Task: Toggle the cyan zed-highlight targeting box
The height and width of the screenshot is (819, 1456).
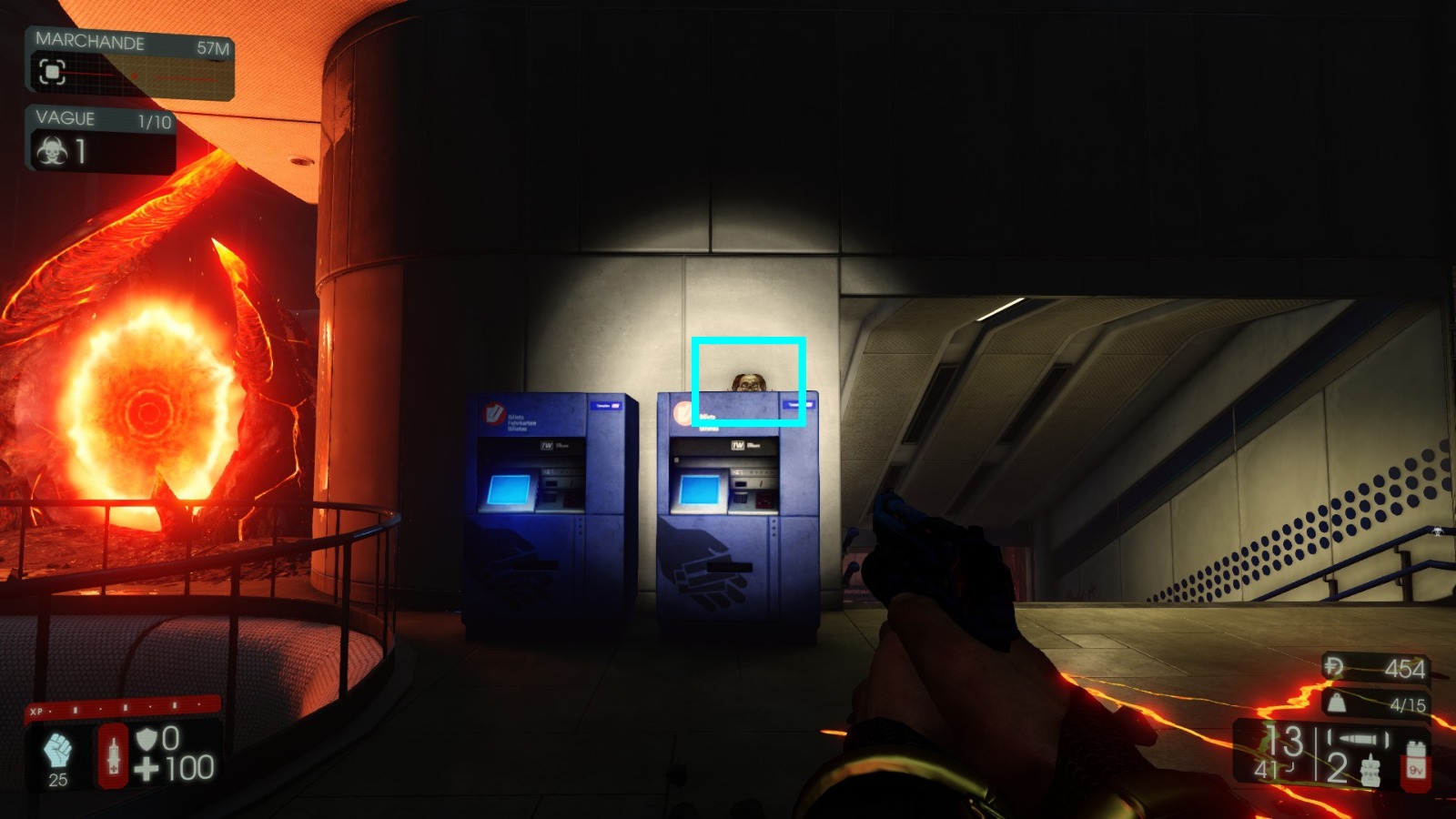Action: coord(748,381)
